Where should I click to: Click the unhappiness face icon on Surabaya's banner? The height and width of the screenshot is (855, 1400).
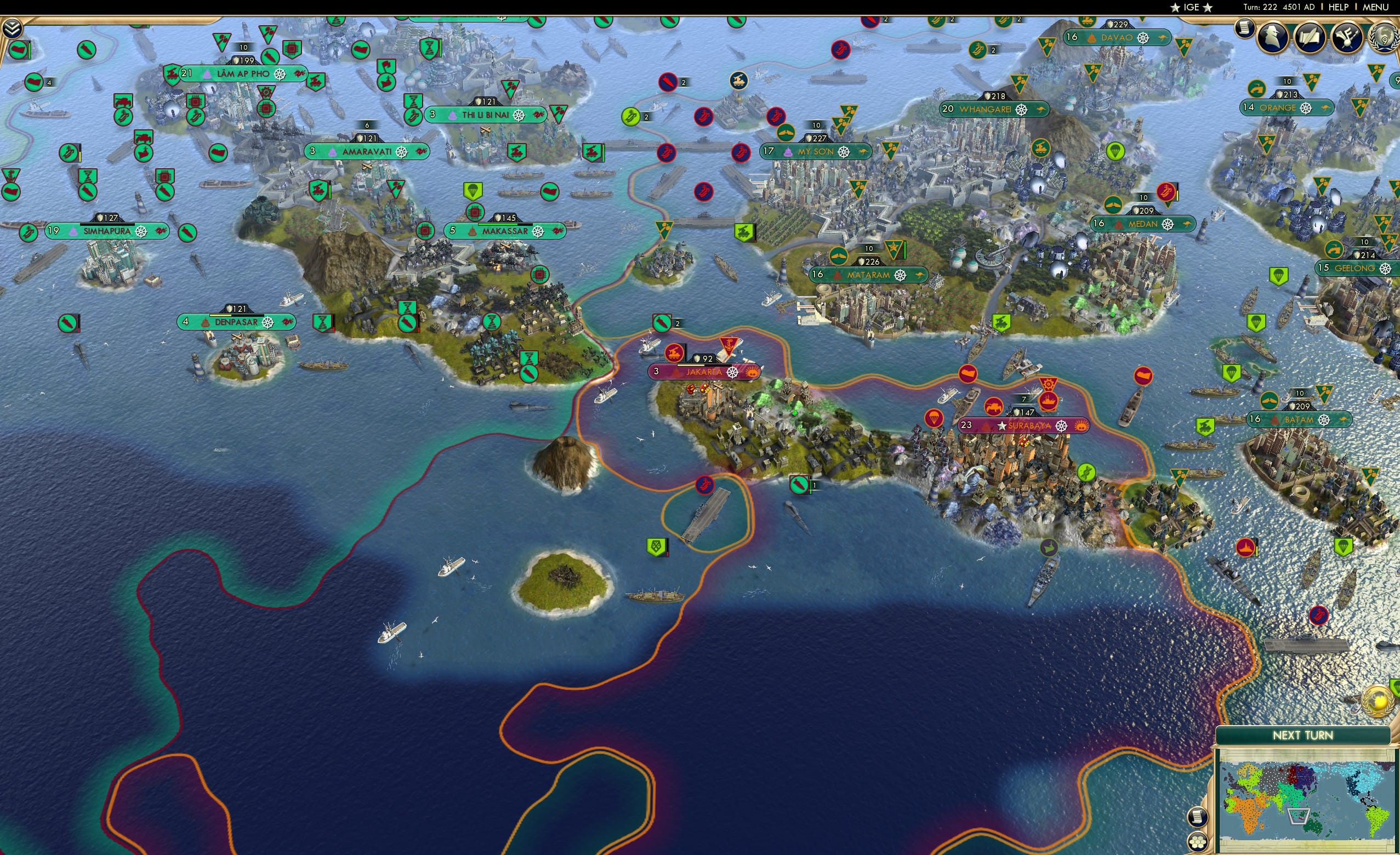(1080, 426)
